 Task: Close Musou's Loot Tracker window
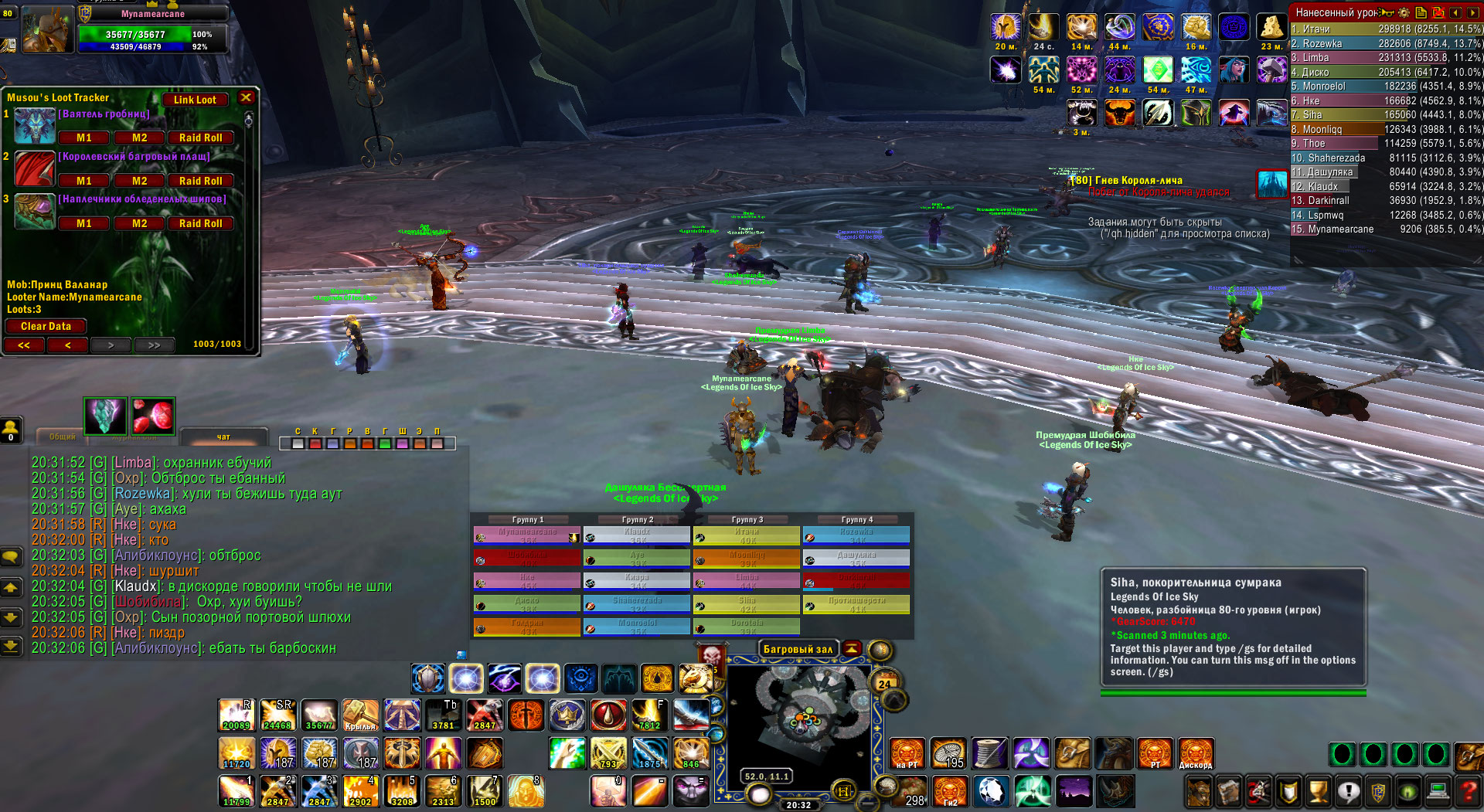pos(246,97)
